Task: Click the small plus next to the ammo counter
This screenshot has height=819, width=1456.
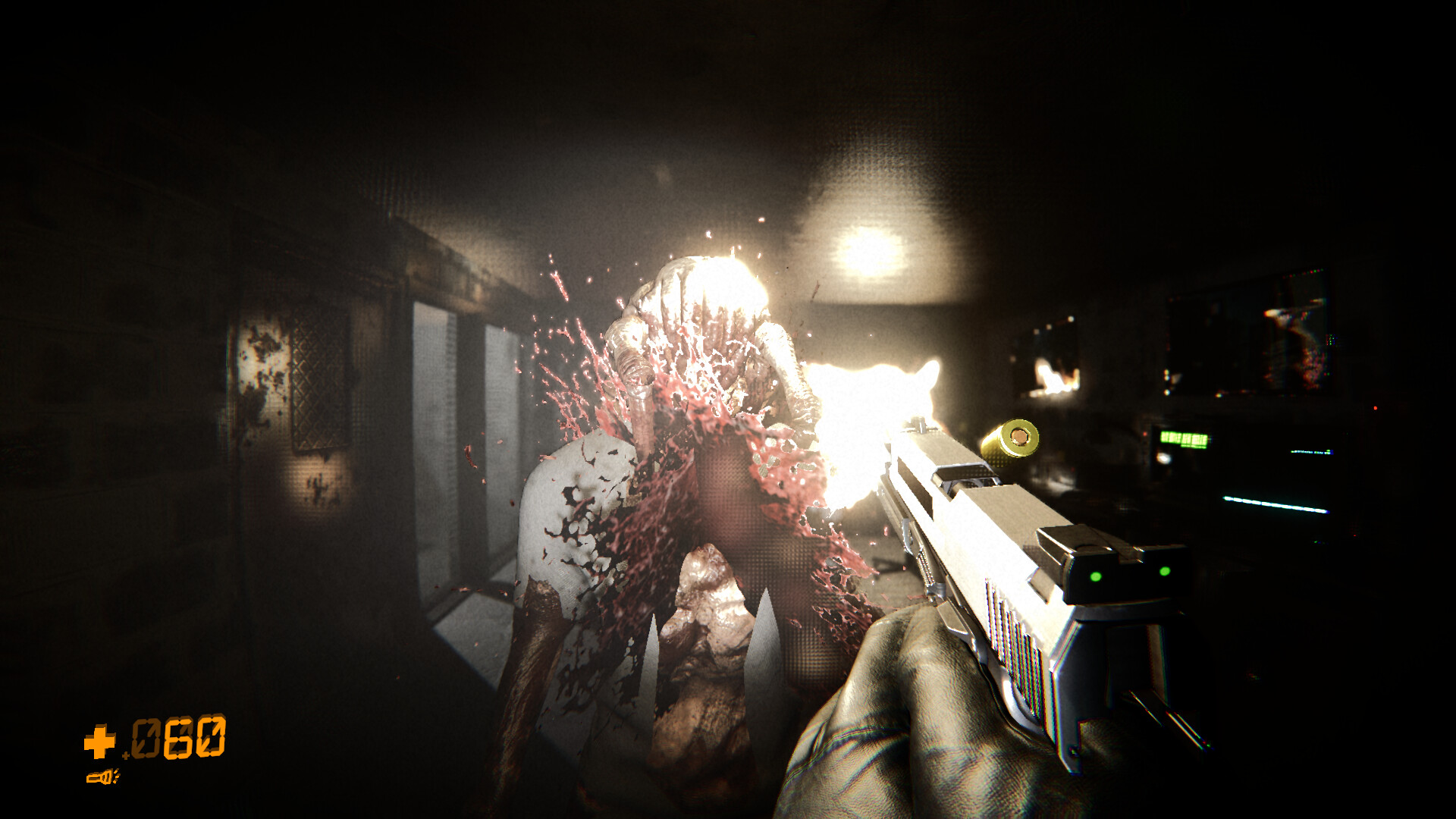Action: [x=126, y=755]
